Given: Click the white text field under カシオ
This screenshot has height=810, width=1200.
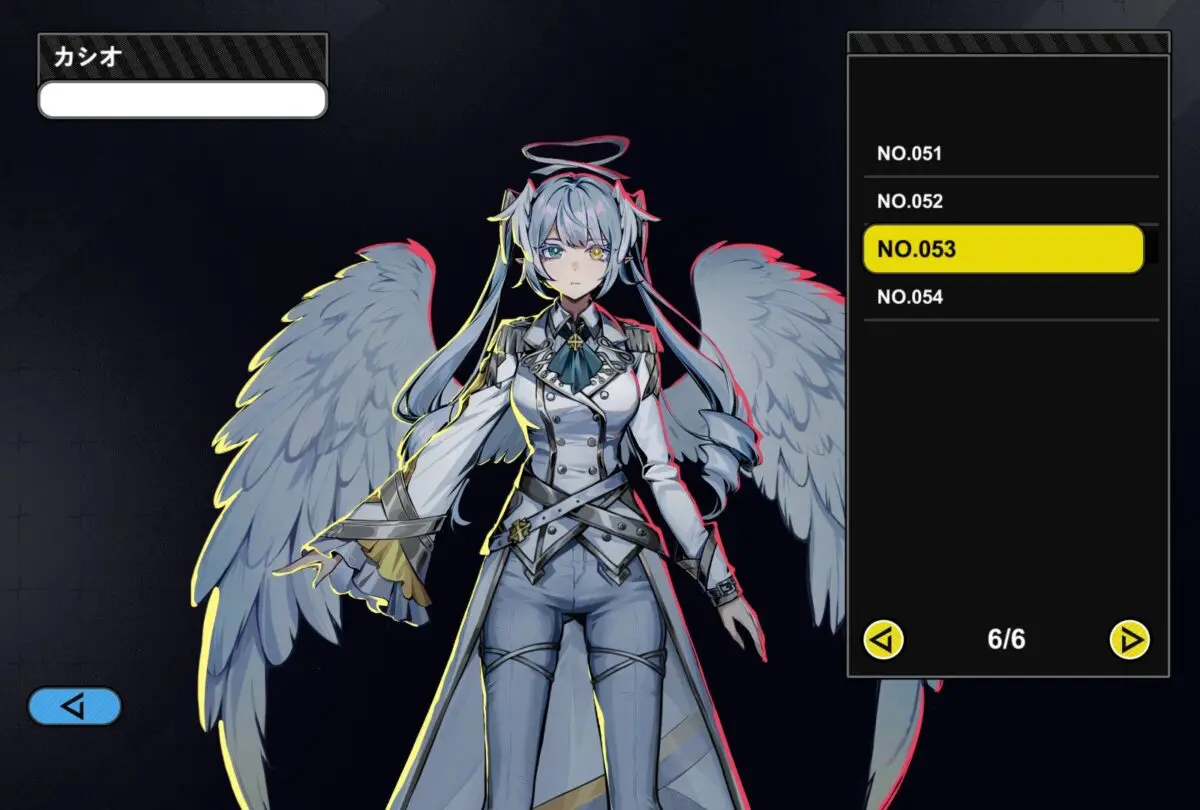Looking at the screenshot, I should point(182,100).
